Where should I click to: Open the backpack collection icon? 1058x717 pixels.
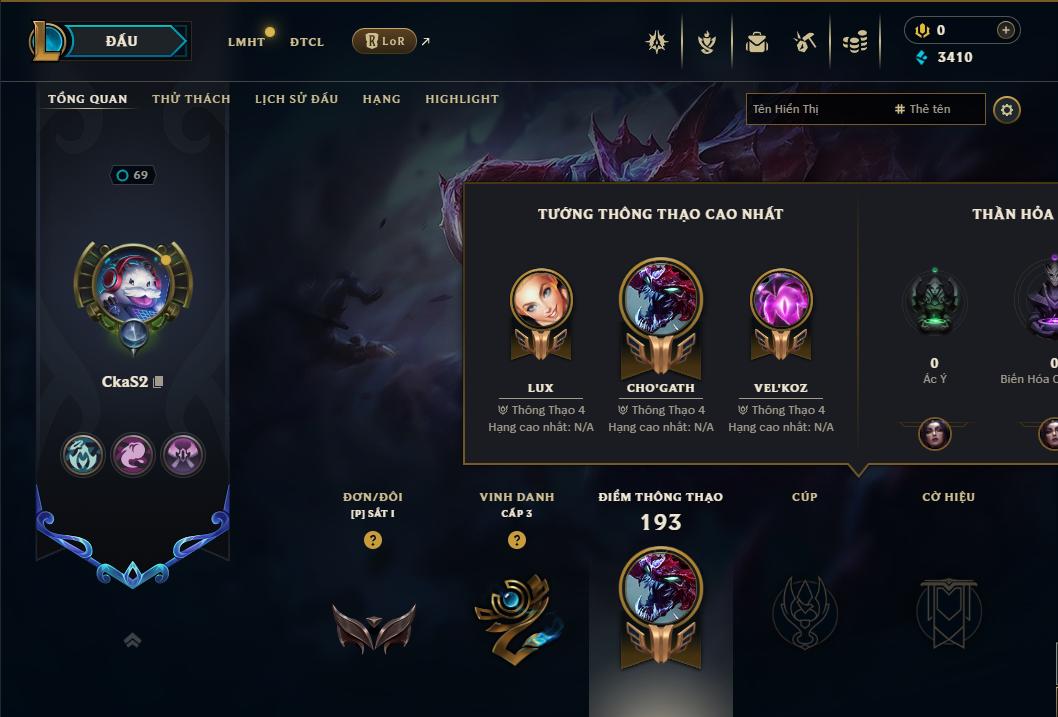tap(757, 42)
